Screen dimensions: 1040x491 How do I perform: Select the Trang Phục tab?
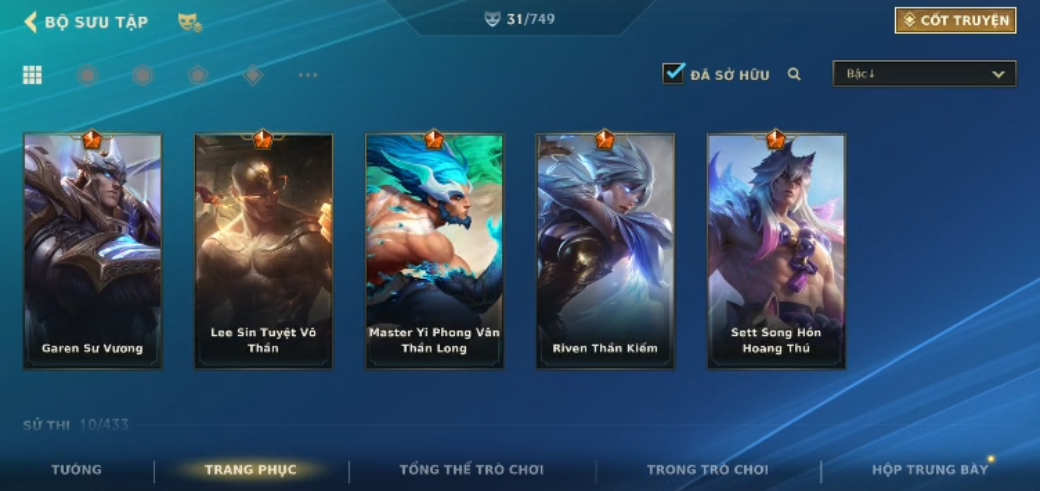tap(250, 470)
